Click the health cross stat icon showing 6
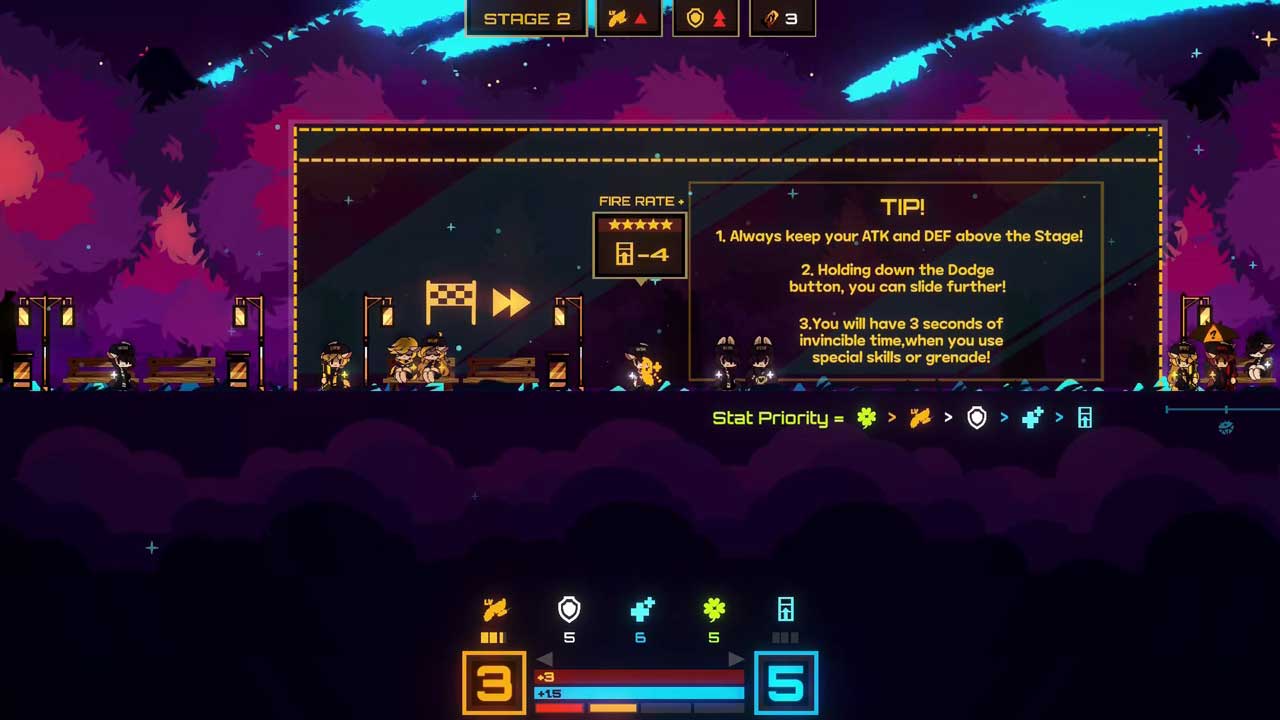Image resolution: width=1280 pixels, height=720 pixels. tap(641, 609)
